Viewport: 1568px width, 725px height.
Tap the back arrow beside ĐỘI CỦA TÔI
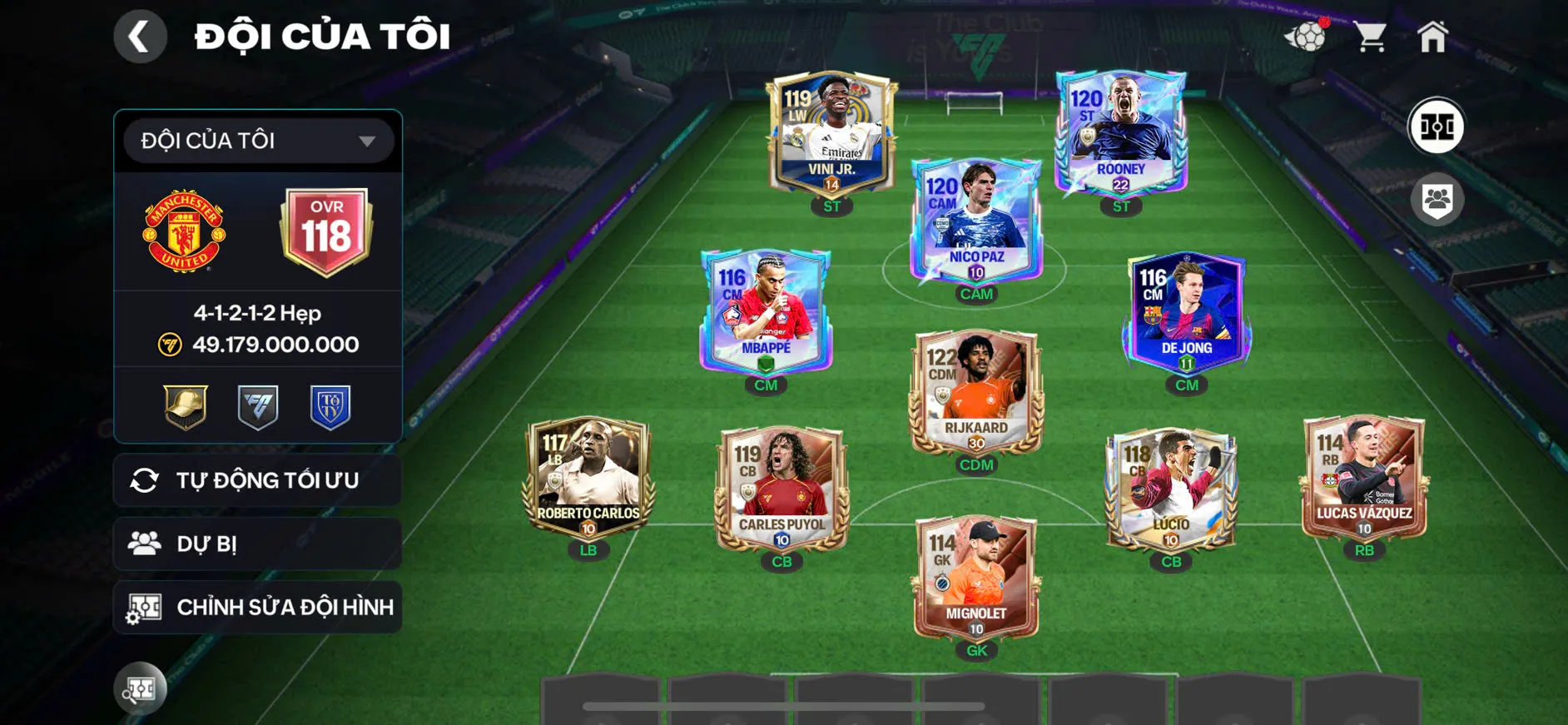(x=140, y=36)
